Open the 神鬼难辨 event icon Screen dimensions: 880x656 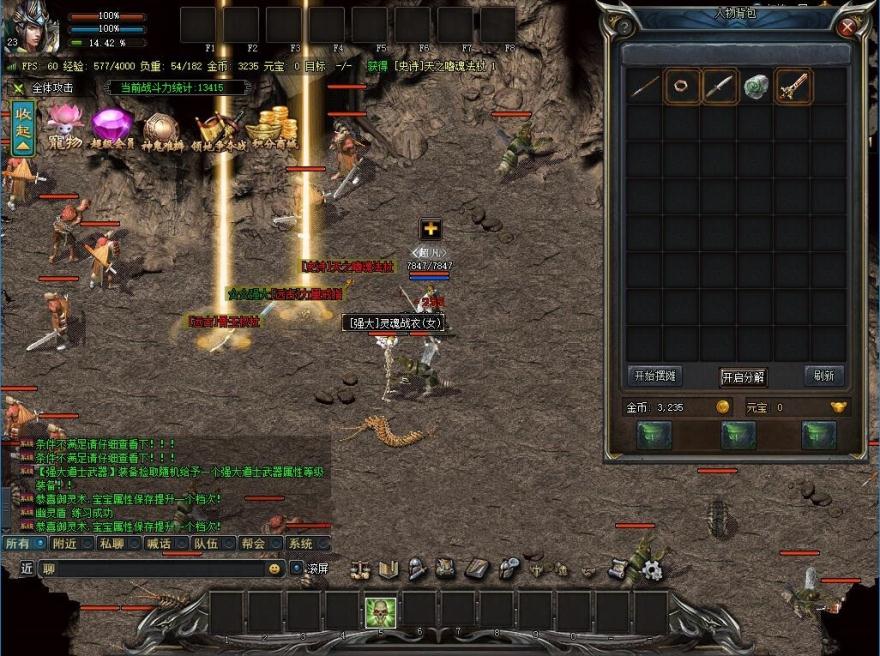(160, 130)
